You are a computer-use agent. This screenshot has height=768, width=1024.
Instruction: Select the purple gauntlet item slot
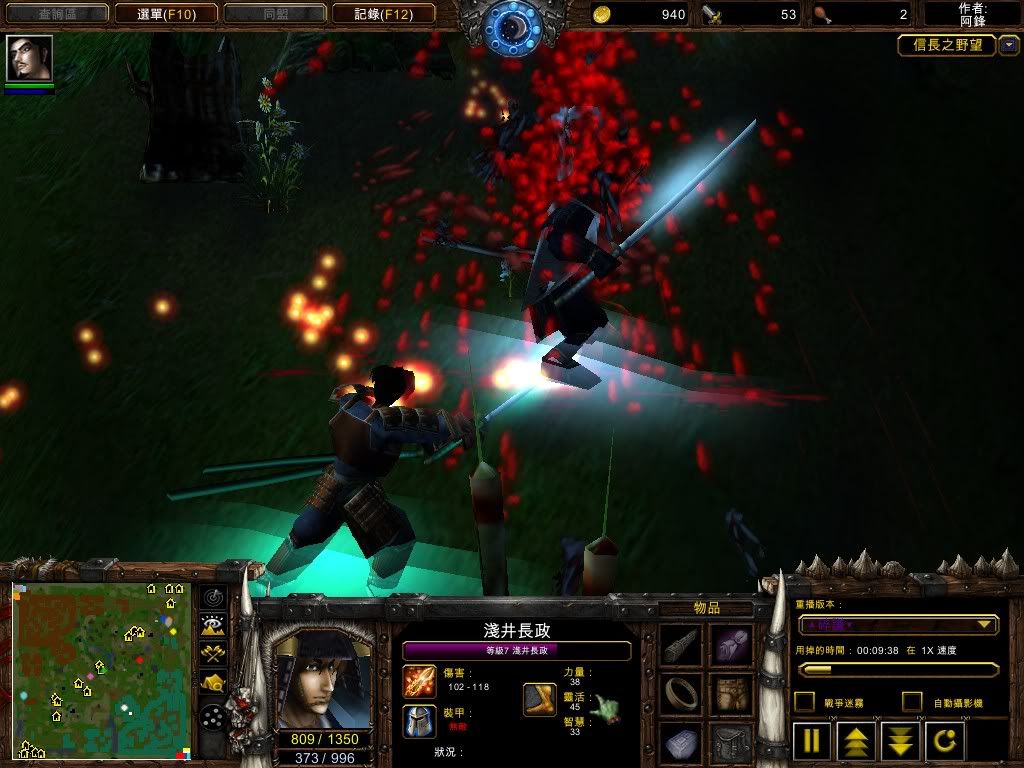[x=732, y=646]
